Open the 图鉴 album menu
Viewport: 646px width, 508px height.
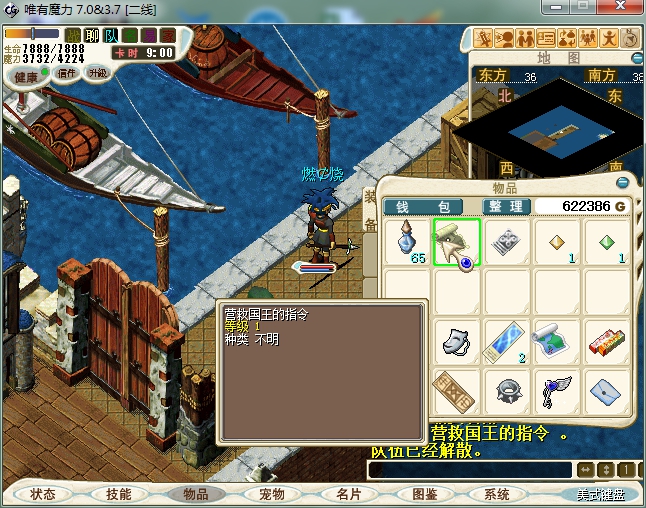pyautogui.click(x=425, y=494)
